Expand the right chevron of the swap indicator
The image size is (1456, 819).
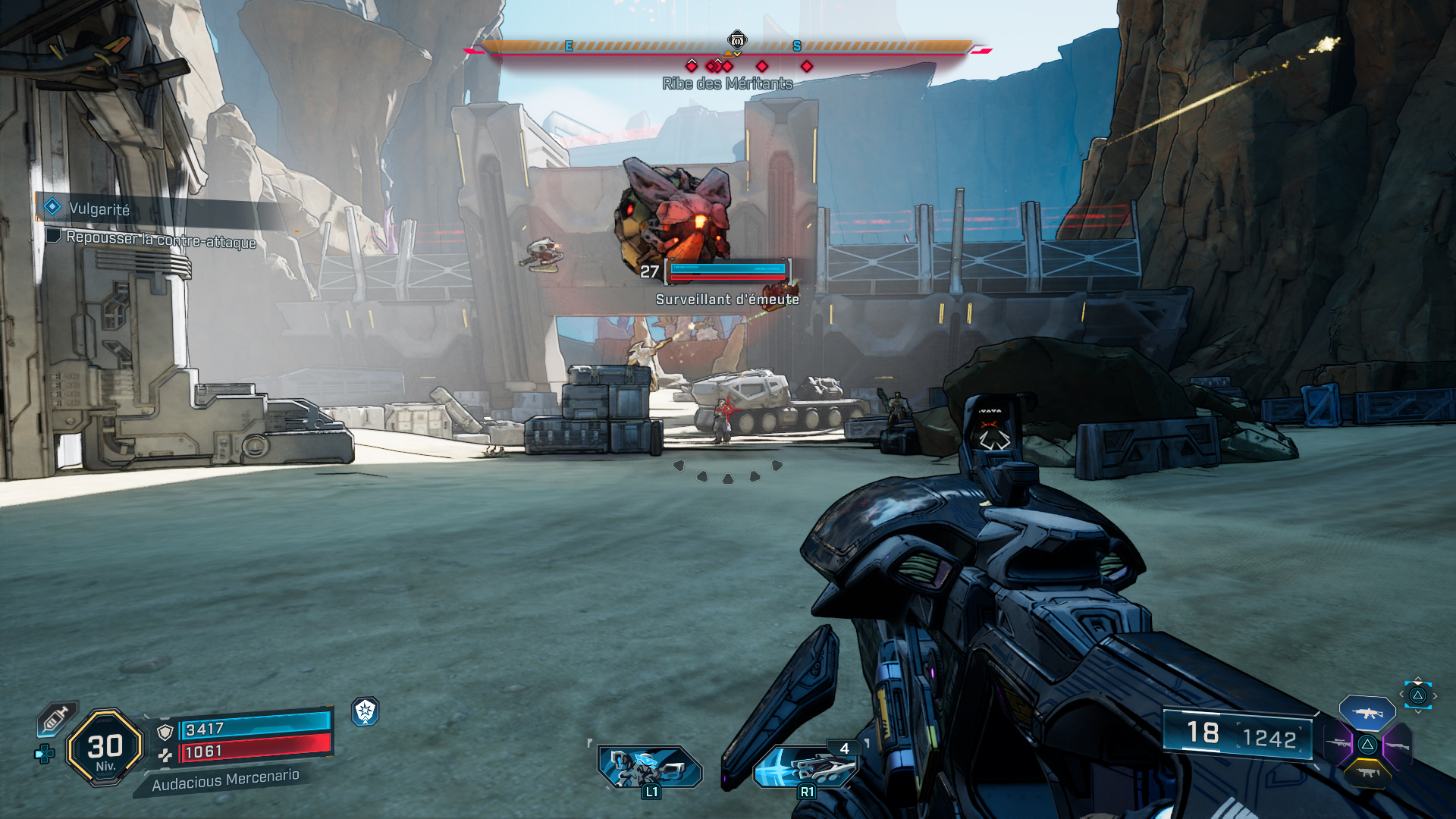(1435, 695)
